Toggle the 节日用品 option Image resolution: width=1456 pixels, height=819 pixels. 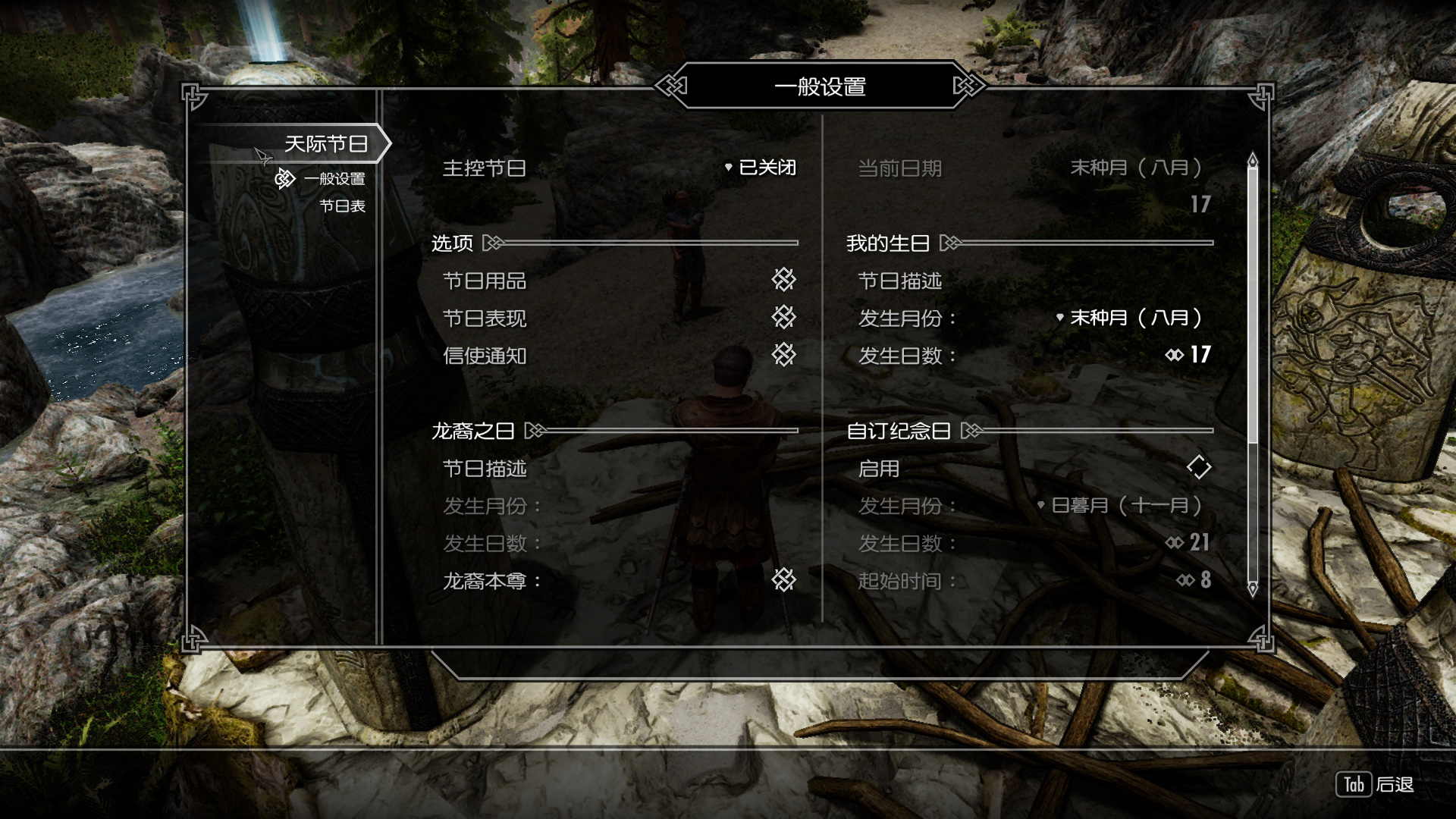(x=783, y=280)
